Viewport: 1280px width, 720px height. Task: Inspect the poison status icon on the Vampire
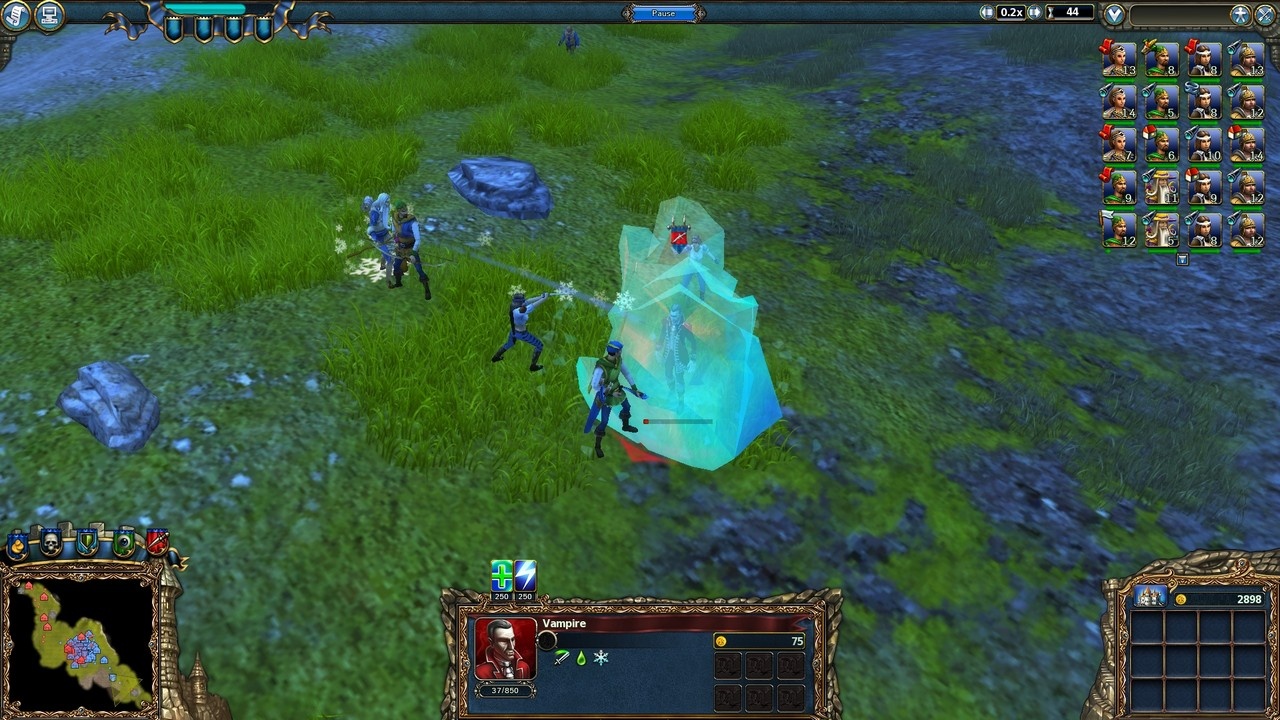582,658
